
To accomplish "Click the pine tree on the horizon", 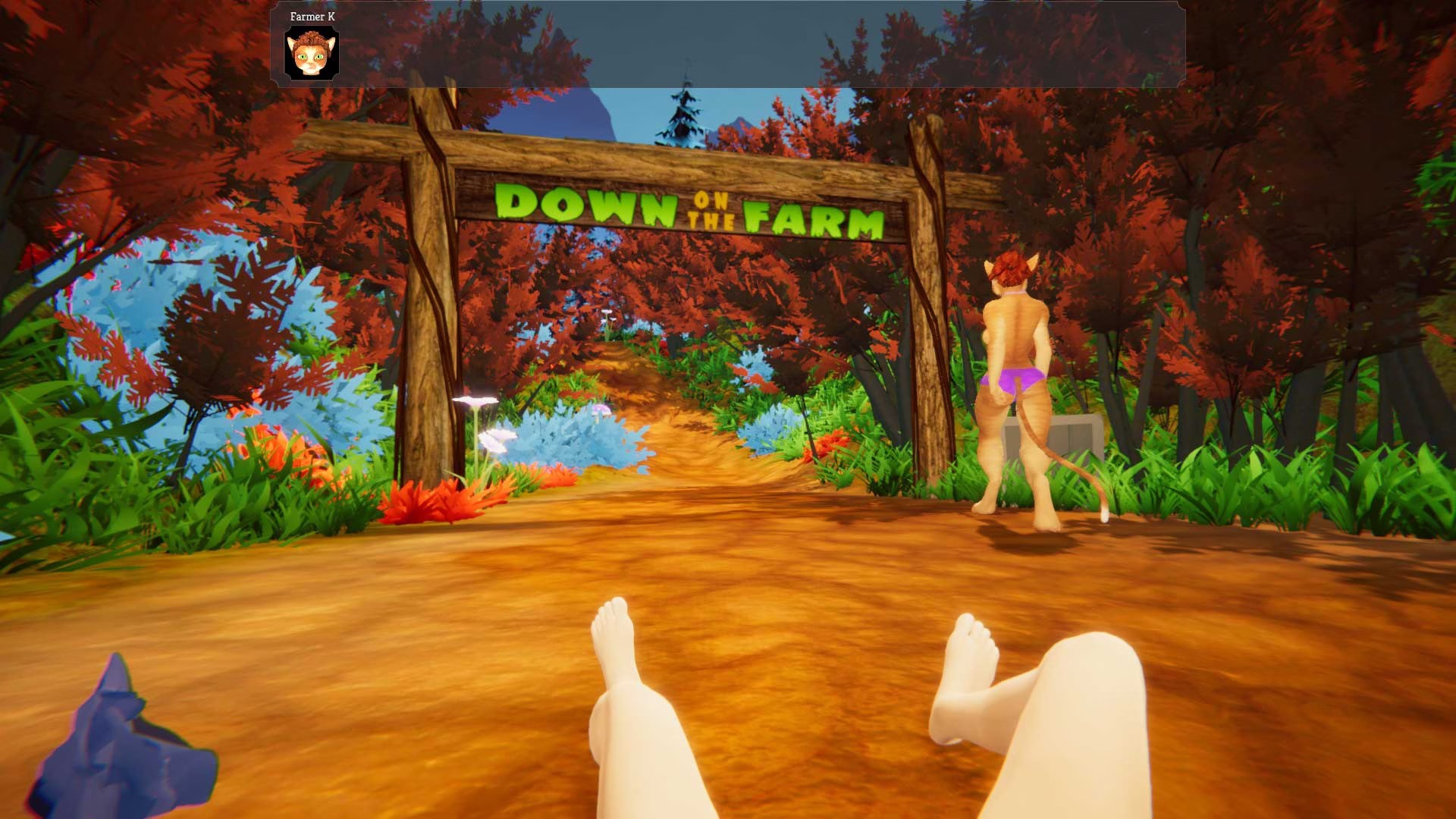I will point(681,114).
